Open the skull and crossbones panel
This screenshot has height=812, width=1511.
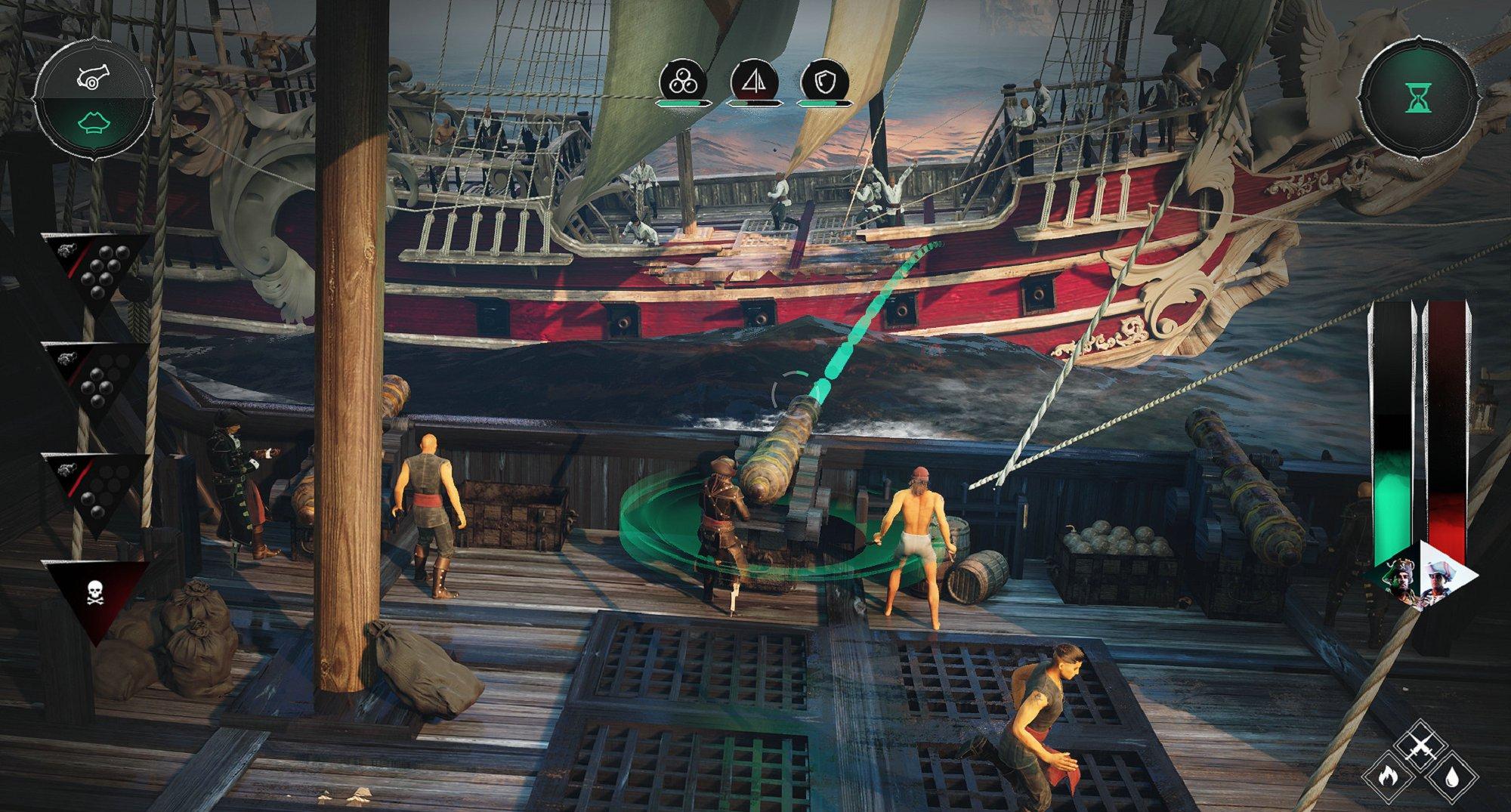[x=95, y=593]
